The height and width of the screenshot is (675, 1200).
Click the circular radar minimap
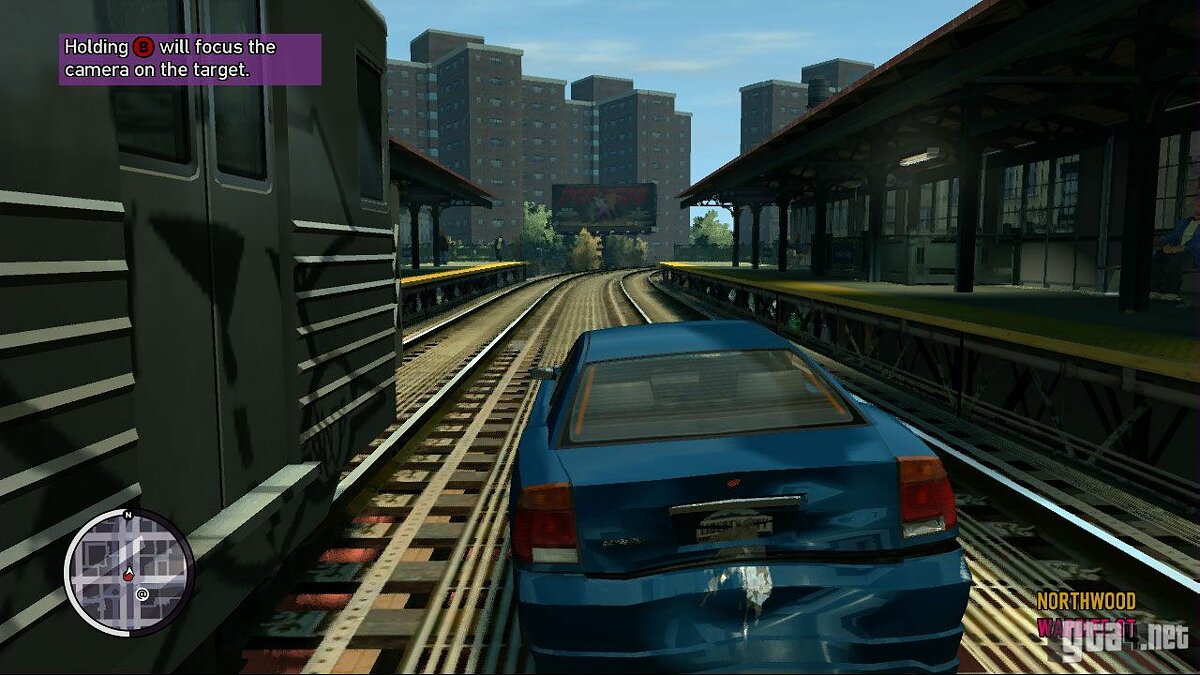129,571
